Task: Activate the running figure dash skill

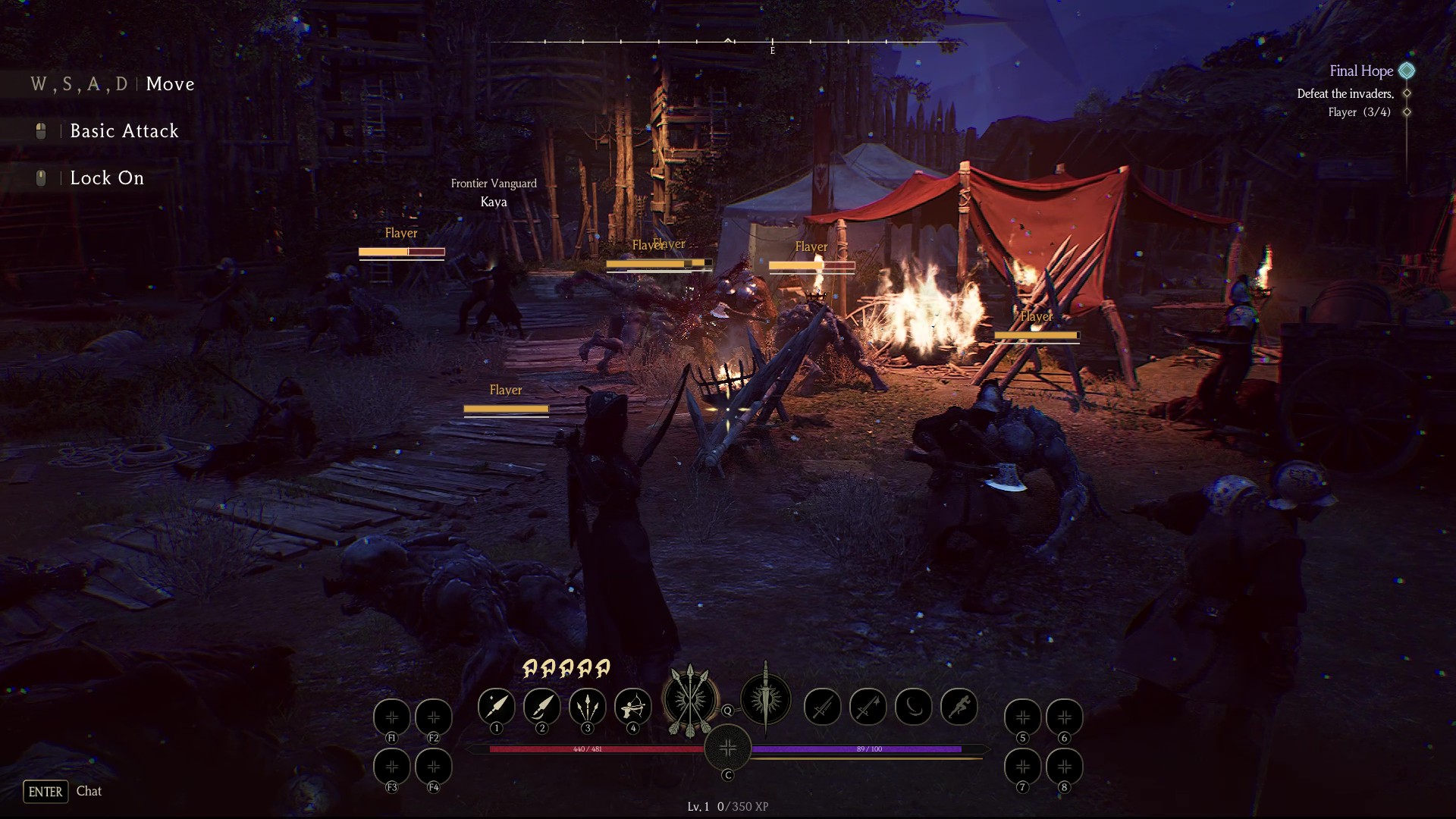Action: pos(959,707)
